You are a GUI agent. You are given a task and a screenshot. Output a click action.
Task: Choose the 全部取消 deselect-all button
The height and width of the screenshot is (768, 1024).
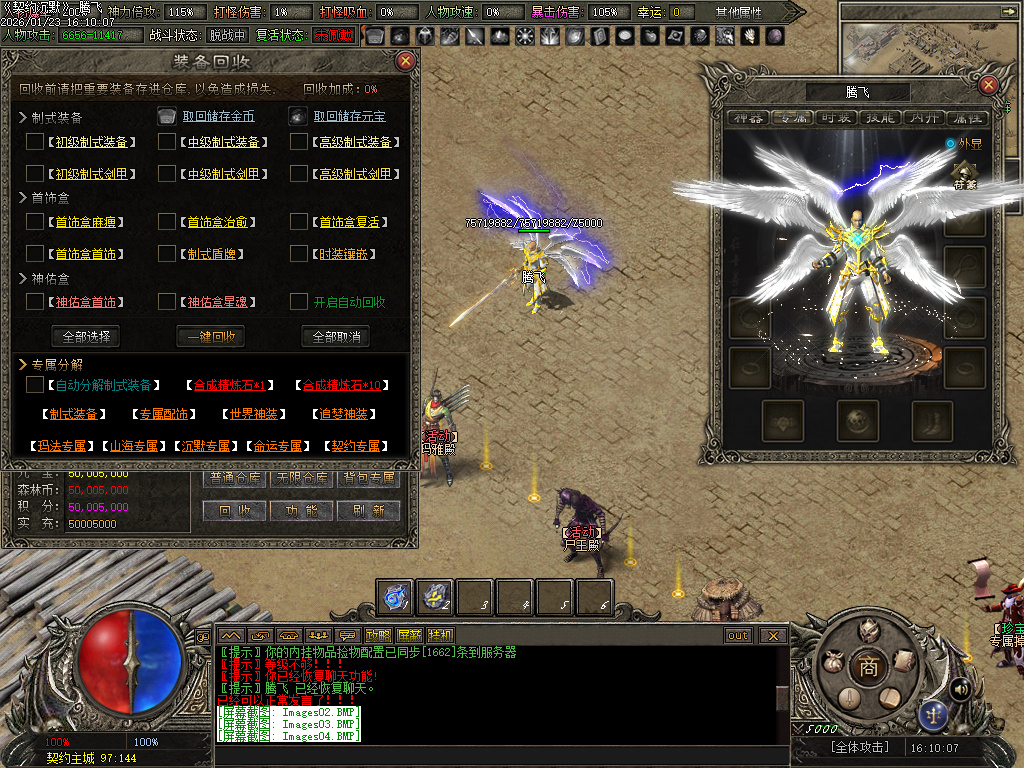[336, 336]
